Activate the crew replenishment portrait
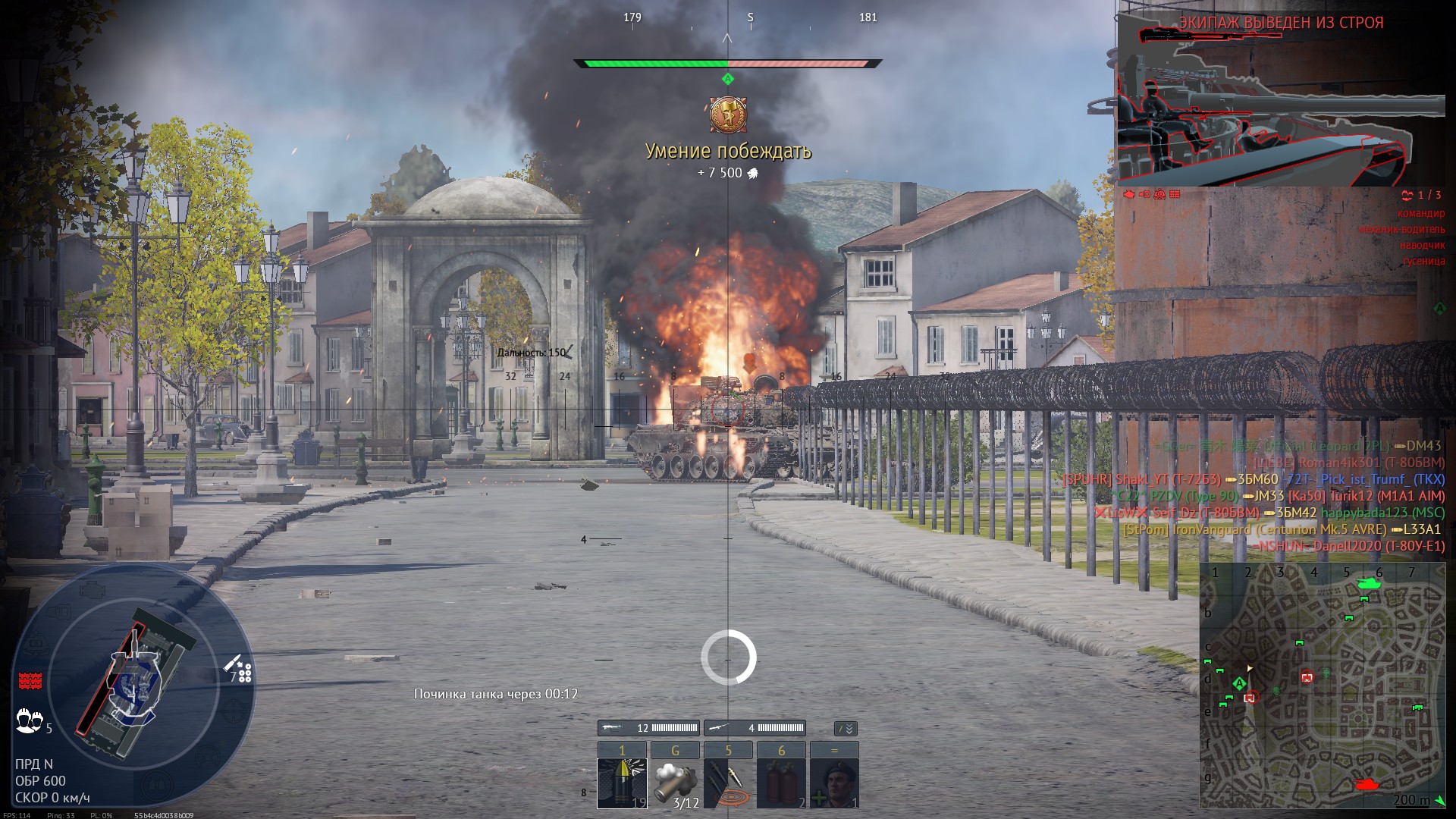 pyautogui.click(x=834, y=783)
